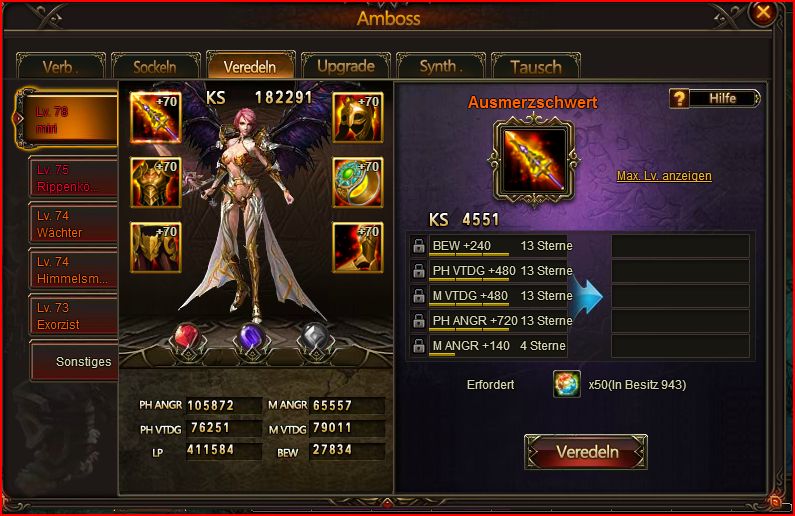Open the Synth. tab

pyautogui.click(x=440, y=67)
